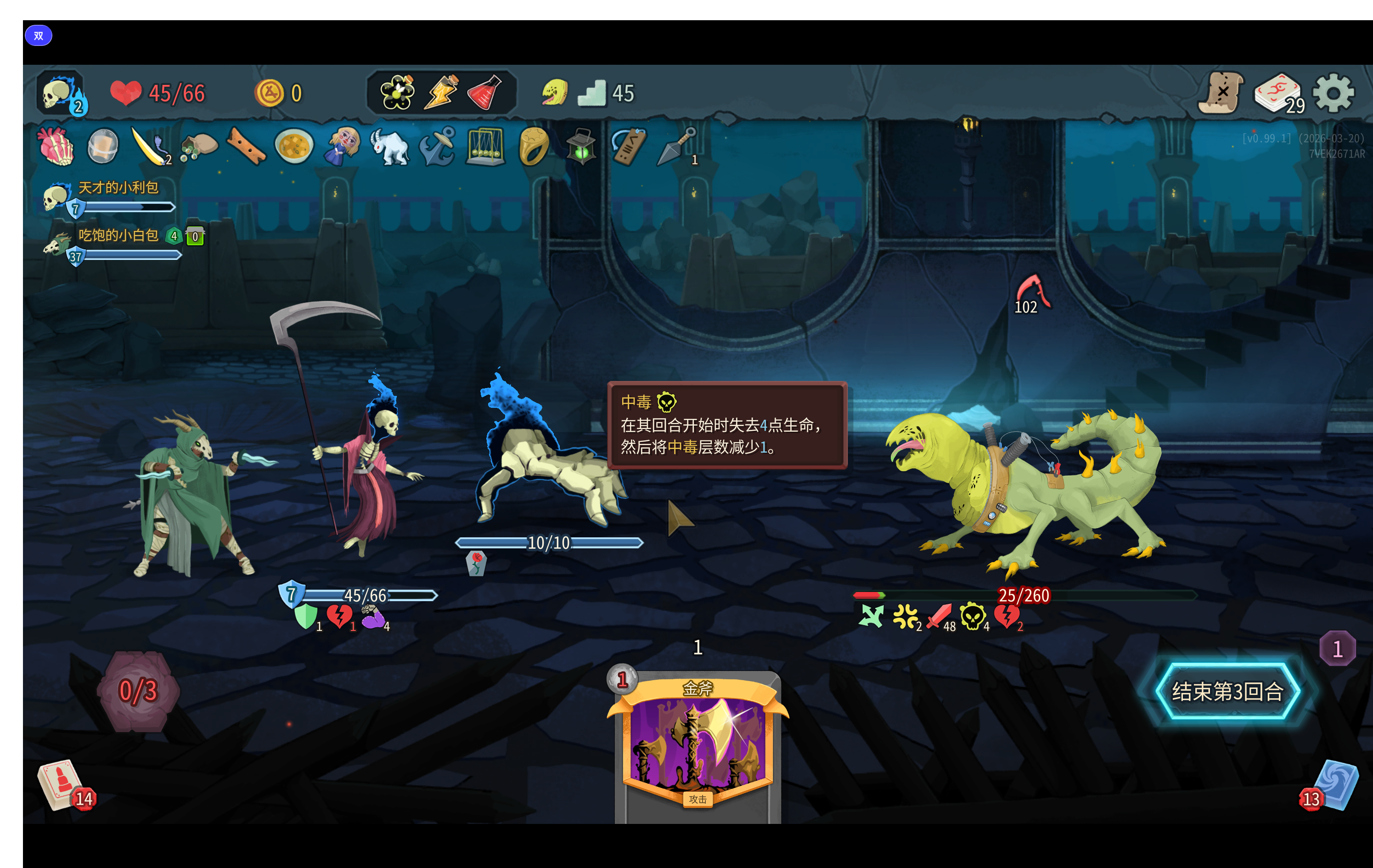Viewport: 1373px width, 868px height.
Task: Click the blue 双 badge overlay
Action: pos(38,36)
